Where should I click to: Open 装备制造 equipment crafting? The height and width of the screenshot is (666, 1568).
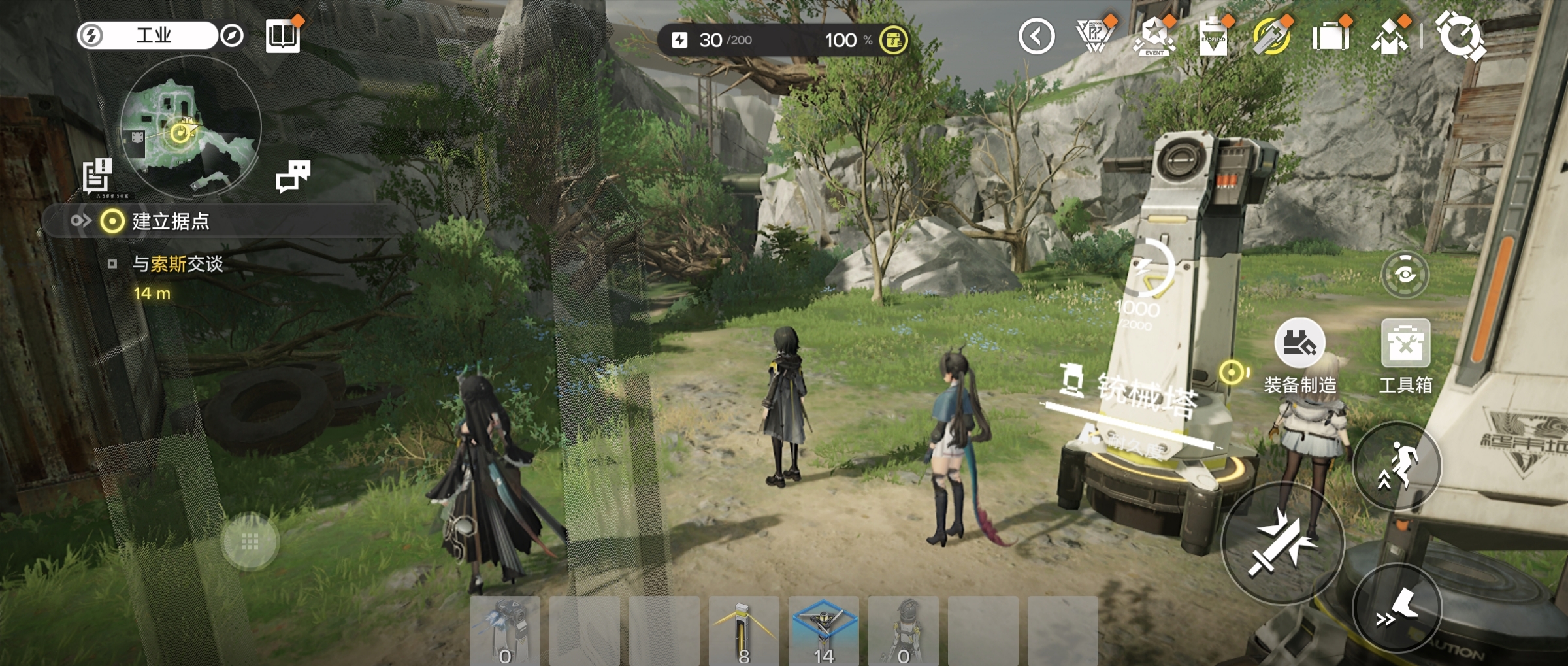coord(1299,344)
